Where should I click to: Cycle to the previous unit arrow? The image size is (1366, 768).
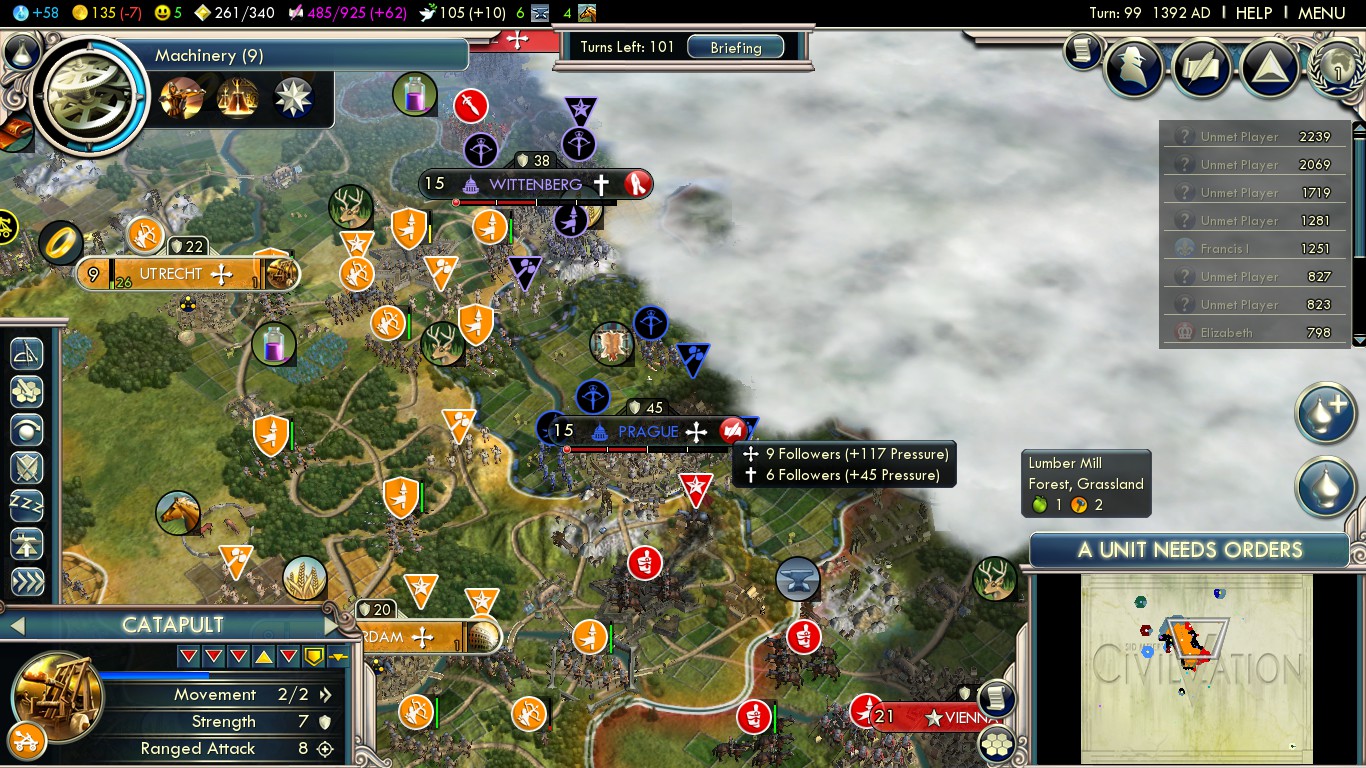pos(16,626)
